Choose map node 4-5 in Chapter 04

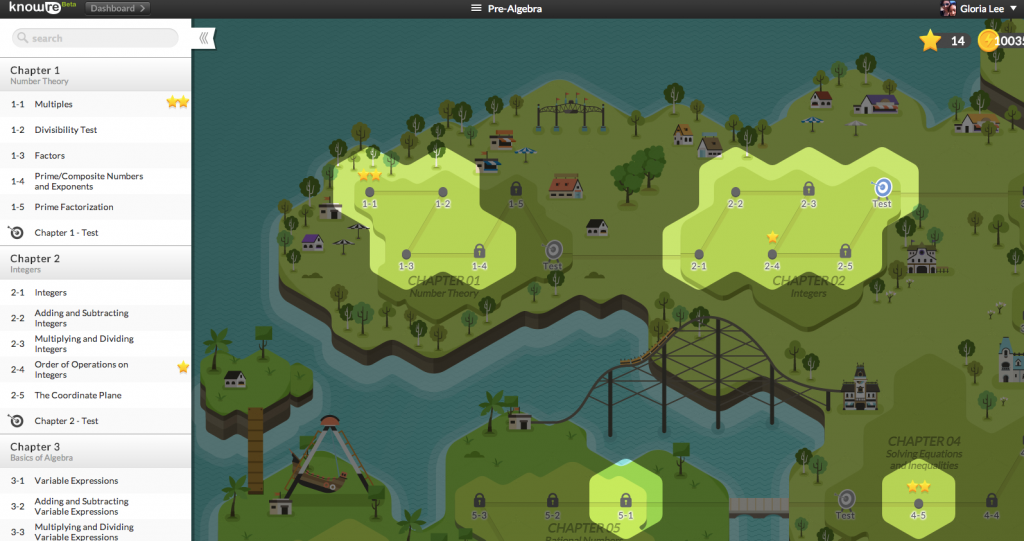click(x=918, y=503)
